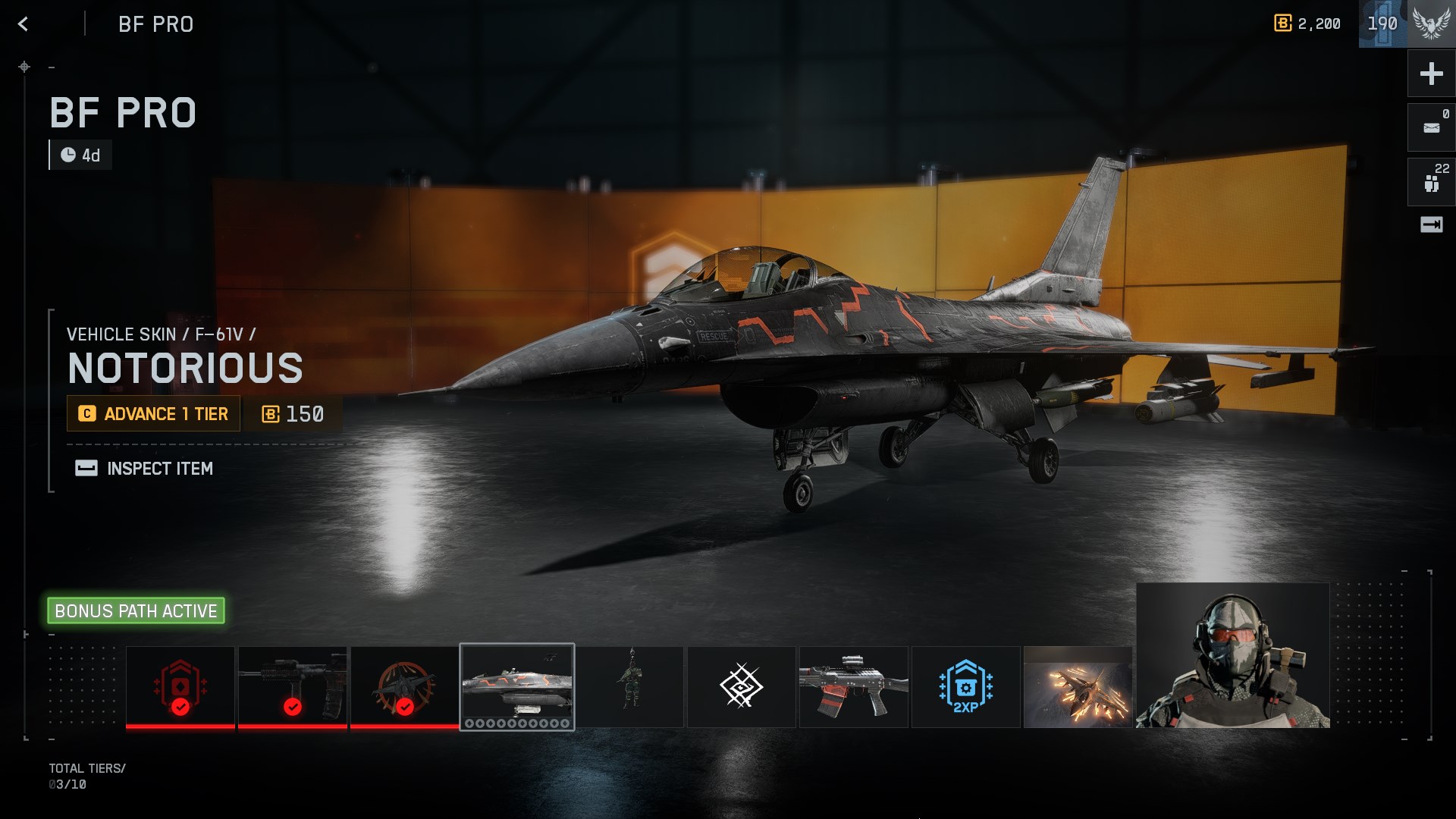Screen dimensions: 1456x819
Task: Select the claimed black weapon reward
Action: (x=293, y=687)
